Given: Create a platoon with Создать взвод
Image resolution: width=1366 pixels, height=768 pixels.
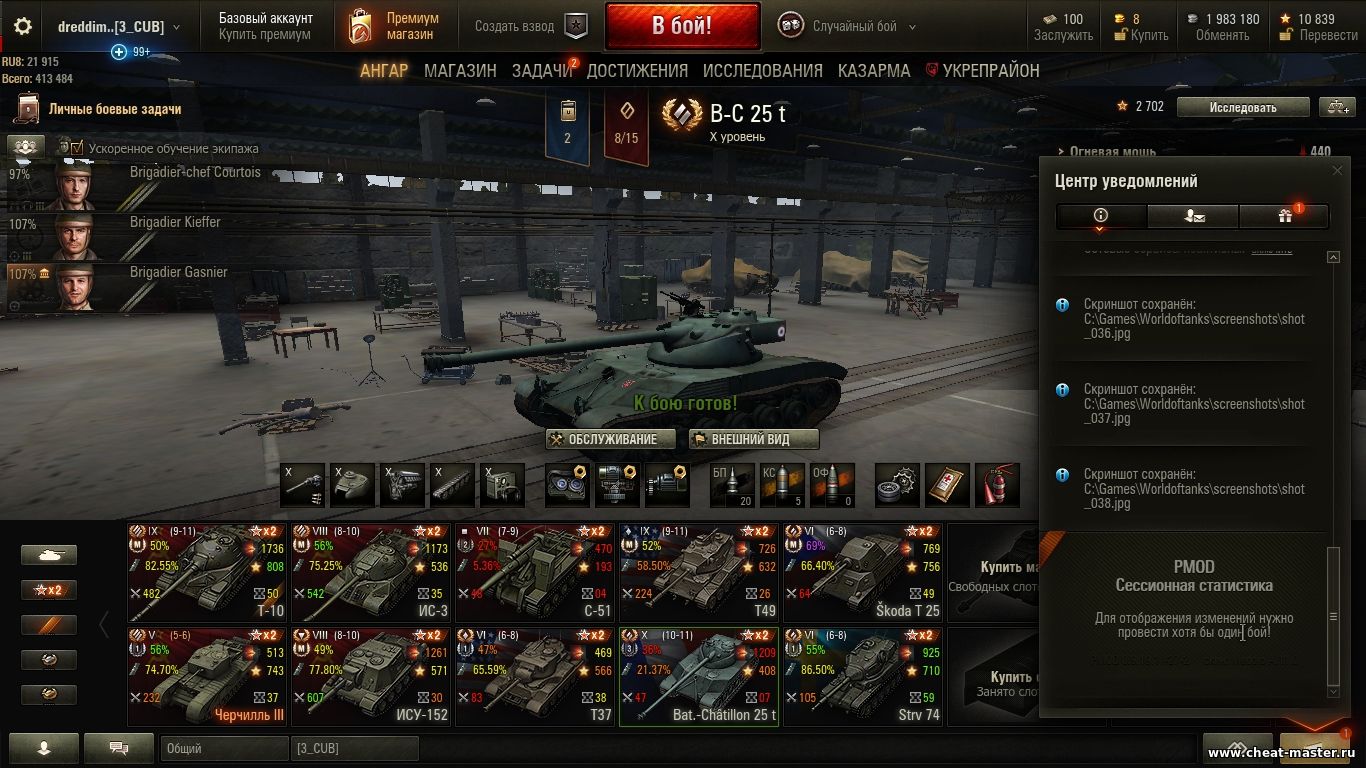Looking at the screenshot, I should 530,26.
